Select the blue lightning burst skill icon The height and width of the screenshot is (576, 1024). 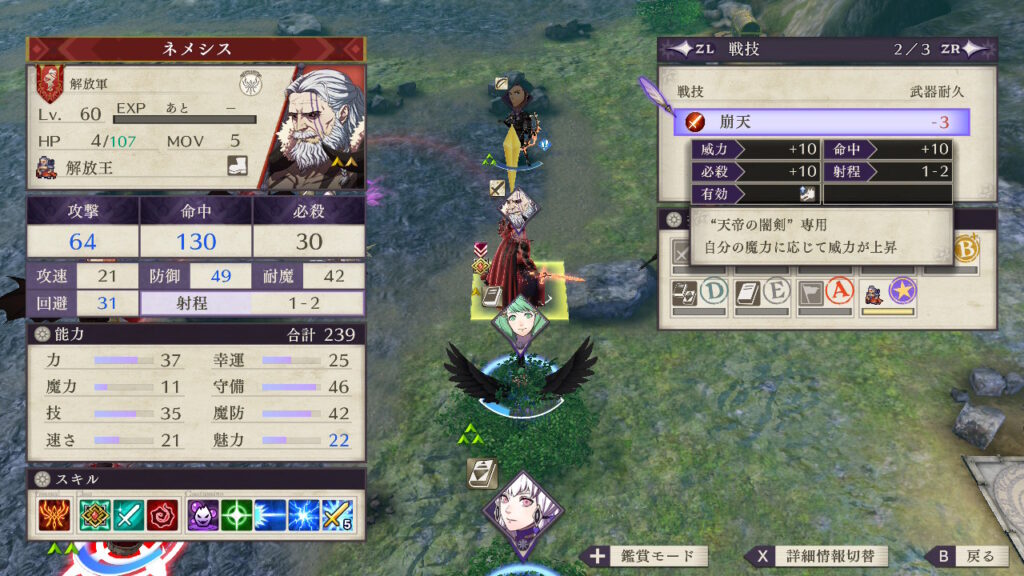coord(304,515)
